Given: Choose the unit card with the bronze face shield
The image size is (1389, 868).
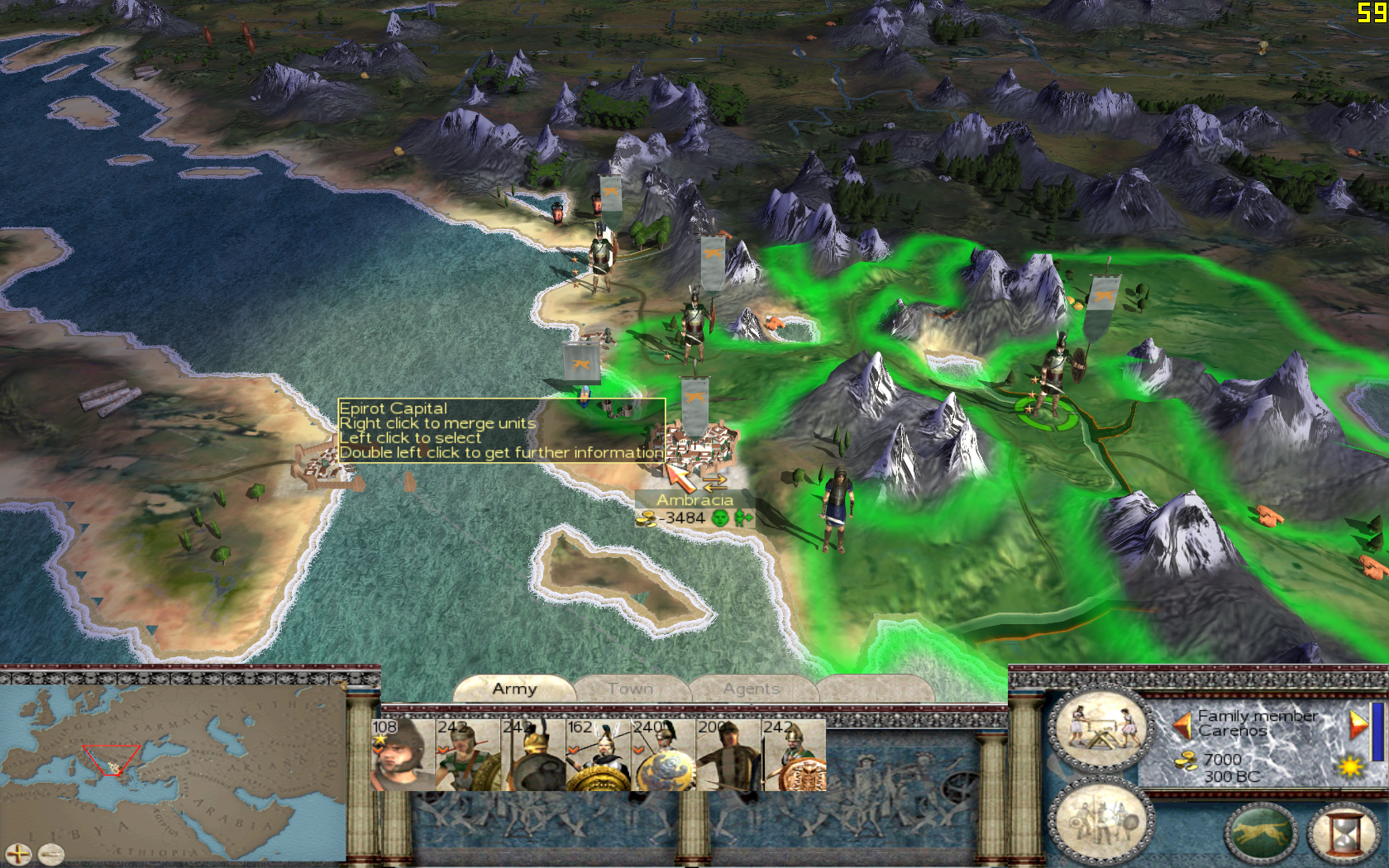Looking at the screenshot, I should 794,755.
